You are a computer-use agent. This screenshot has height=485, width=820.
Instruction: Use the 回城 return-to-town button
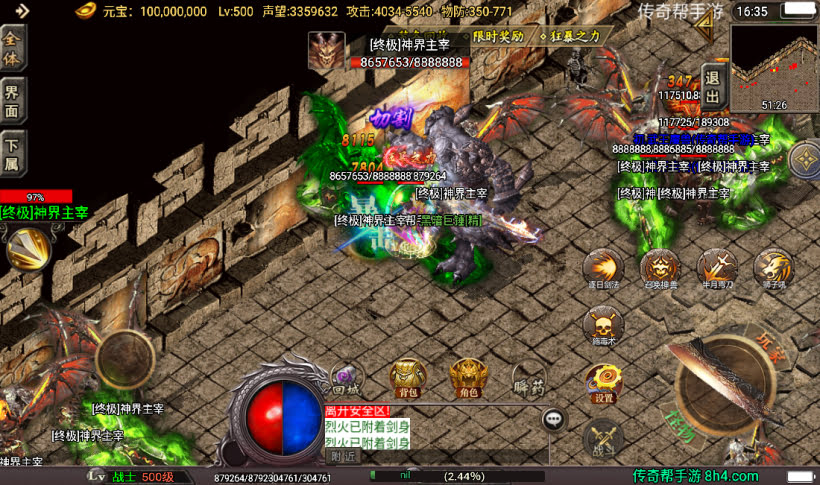point(345,377)
